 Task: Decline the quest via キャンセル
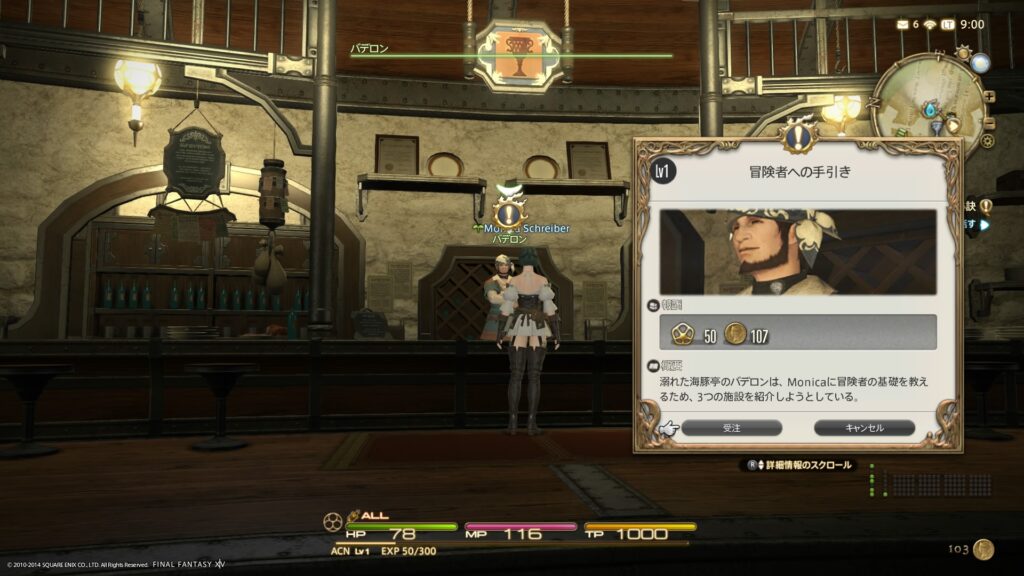click(x=864, y=427)
